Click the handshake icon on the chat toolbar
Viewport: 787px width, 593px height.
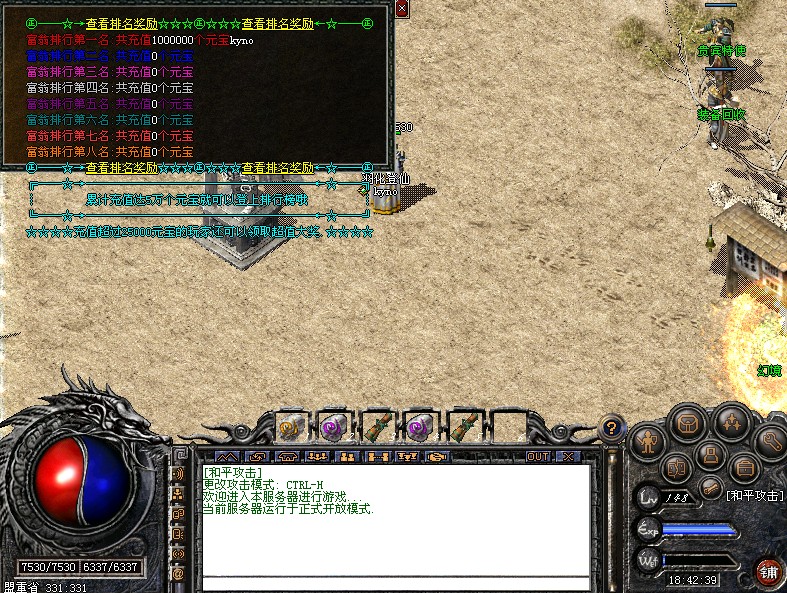(438, 456)
